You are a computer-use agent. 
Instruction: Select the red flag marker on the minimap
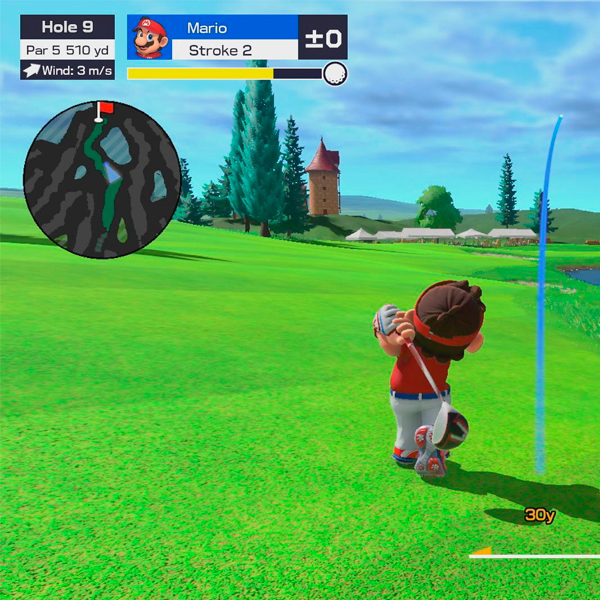(103, 108)
